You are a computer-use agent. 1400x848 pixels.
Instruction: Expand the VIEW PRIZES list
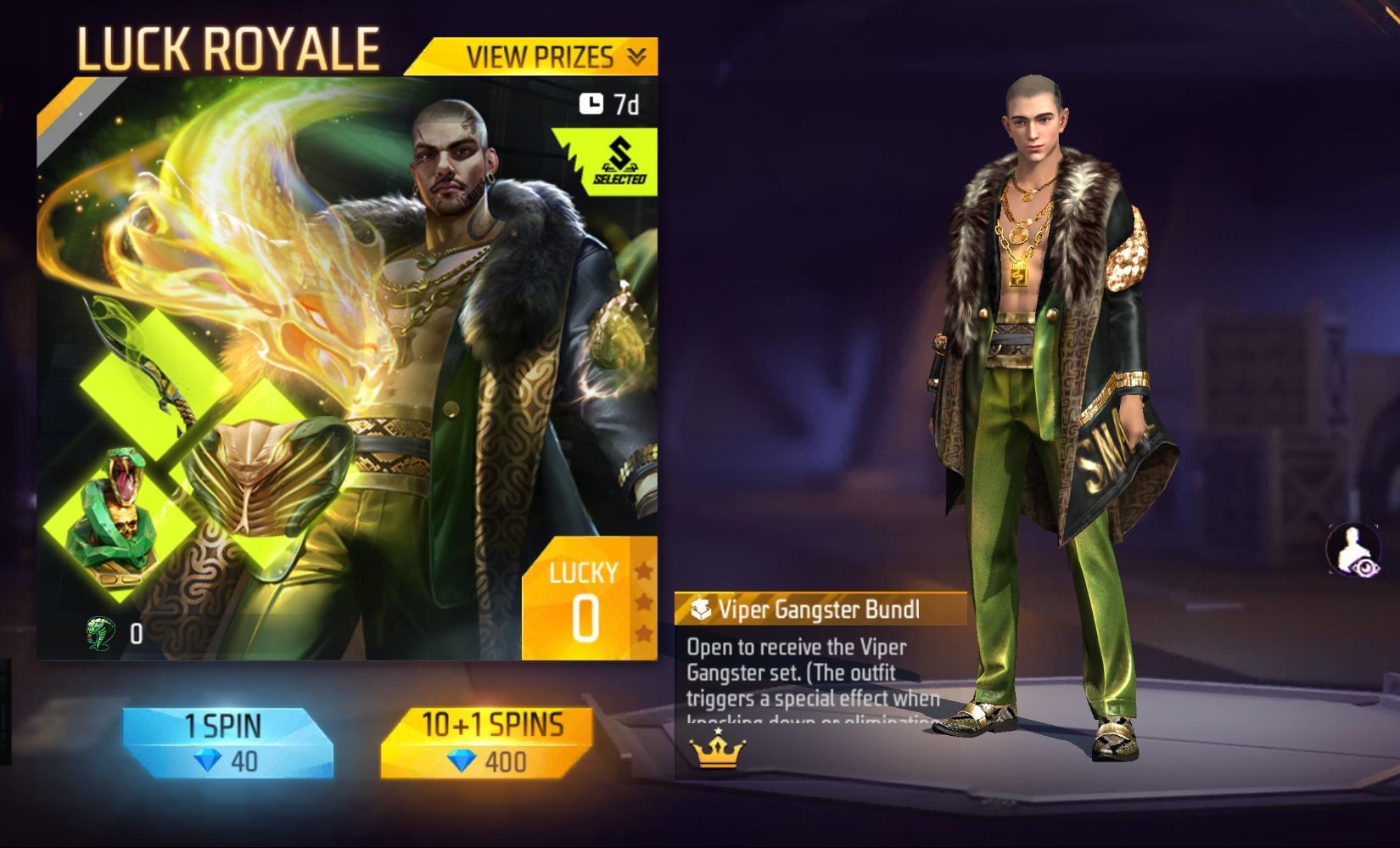click(535, 58)
